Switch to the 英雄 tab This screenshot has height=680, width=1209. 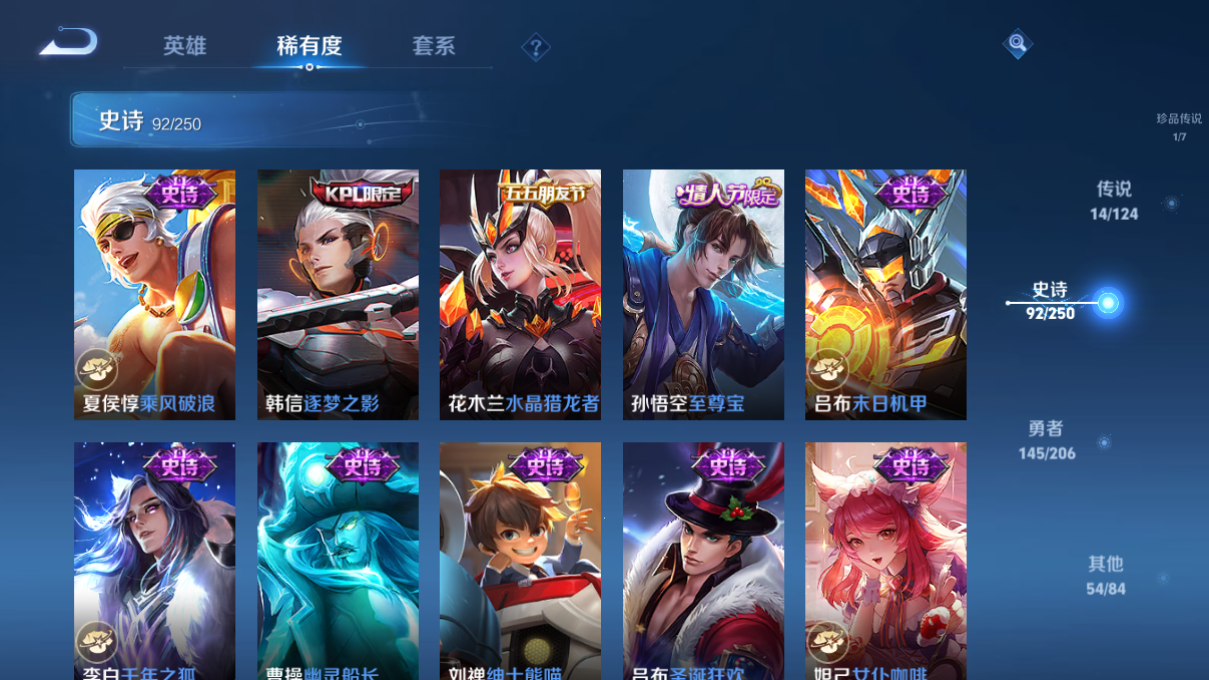[x=185, y=46]
